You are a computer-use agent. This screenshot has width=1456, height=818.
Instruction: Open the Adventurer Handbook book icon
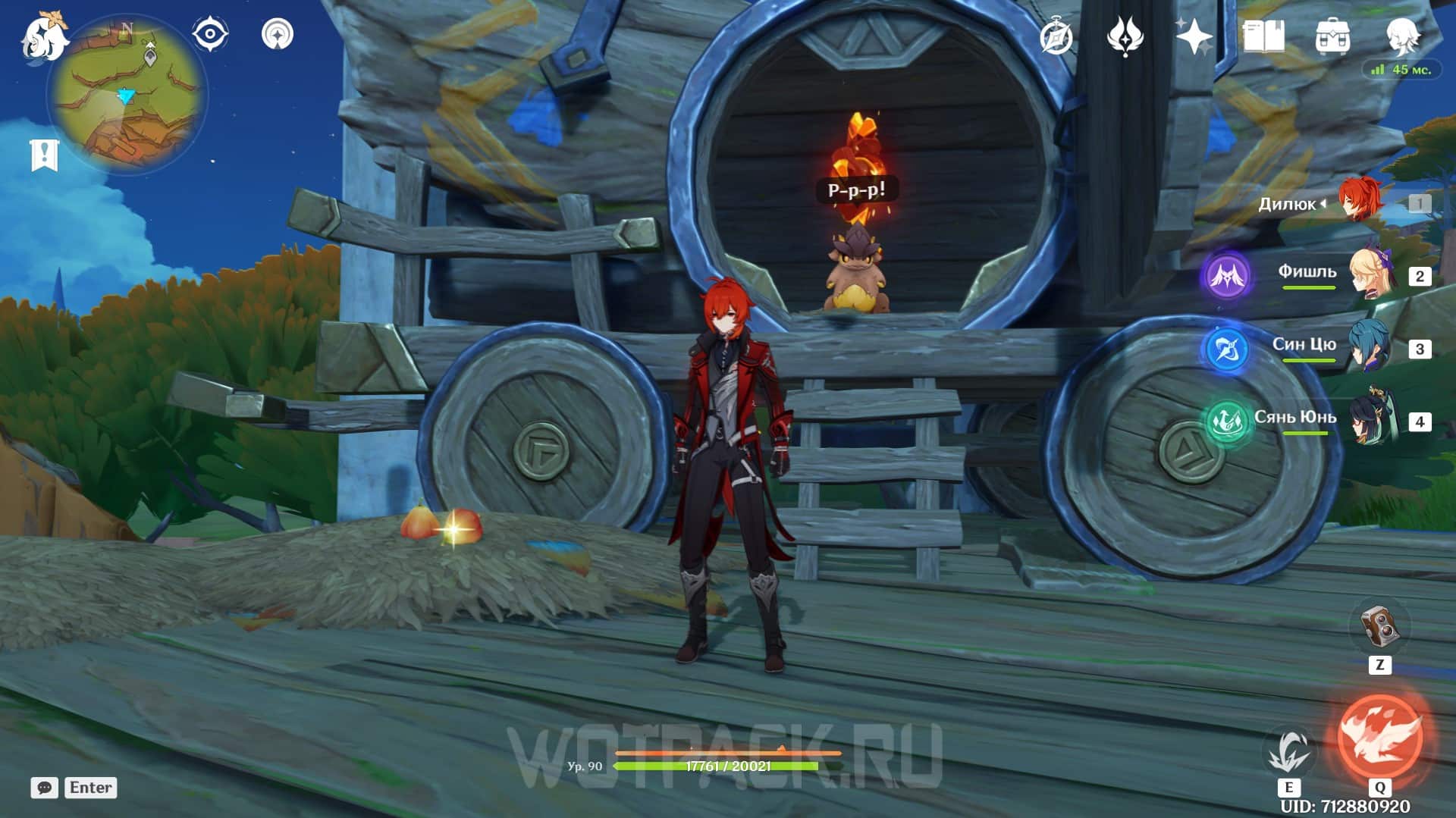tap(1263, 36)
